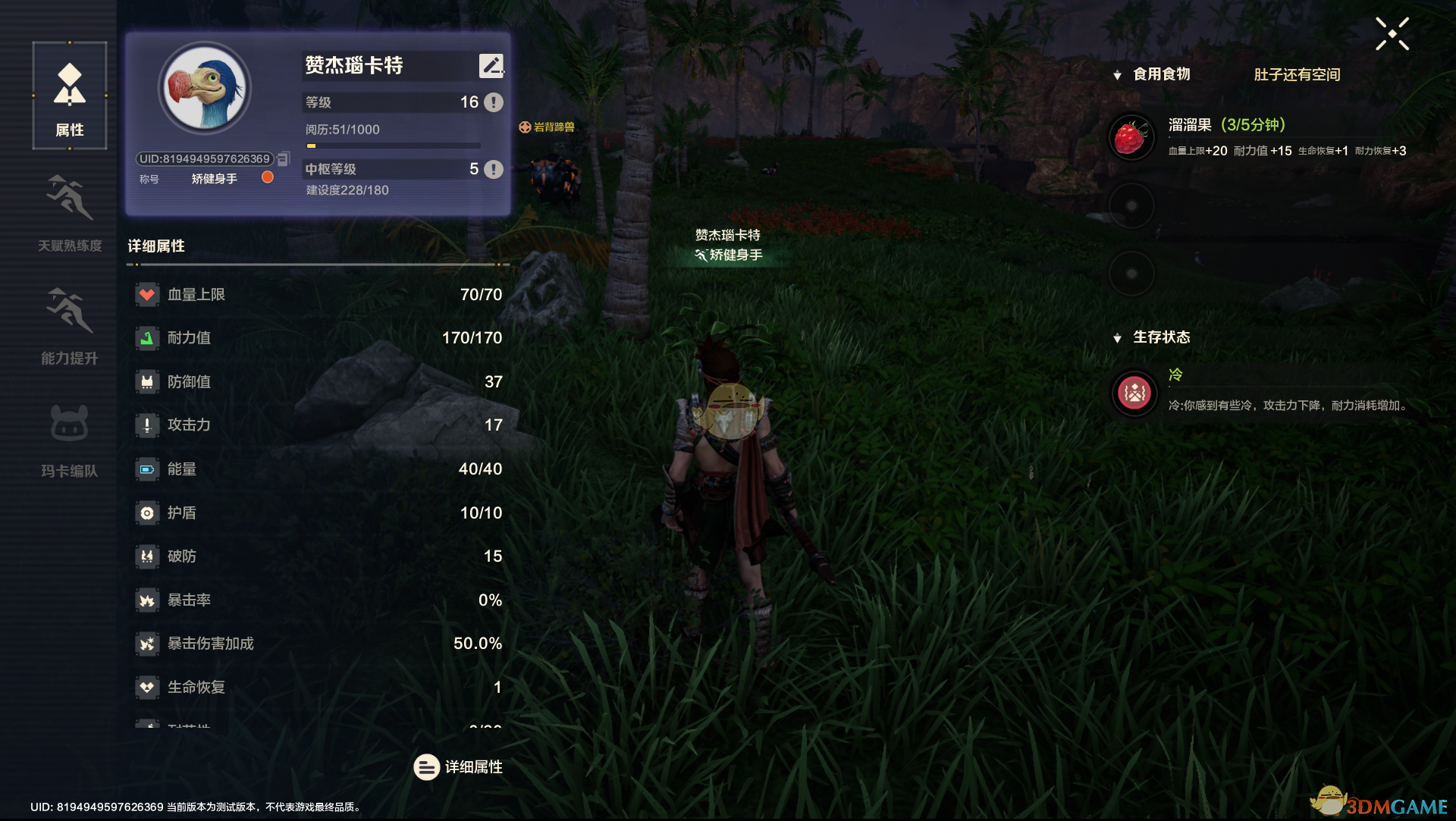This screenshot has width=1456, height=821.
Task: Change the 矫健身手 title
Action: tap(268, 177)
